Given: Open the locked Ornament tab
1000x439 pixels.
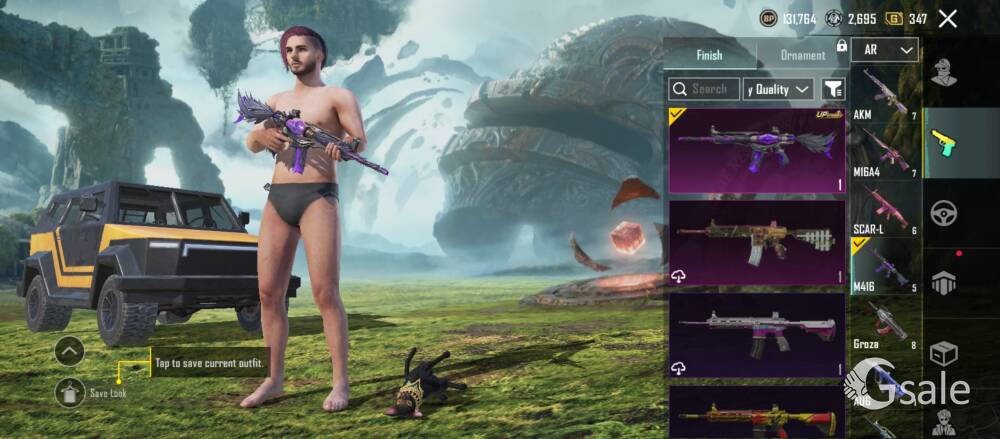Looking at the screenshot, I should [803, 55].
